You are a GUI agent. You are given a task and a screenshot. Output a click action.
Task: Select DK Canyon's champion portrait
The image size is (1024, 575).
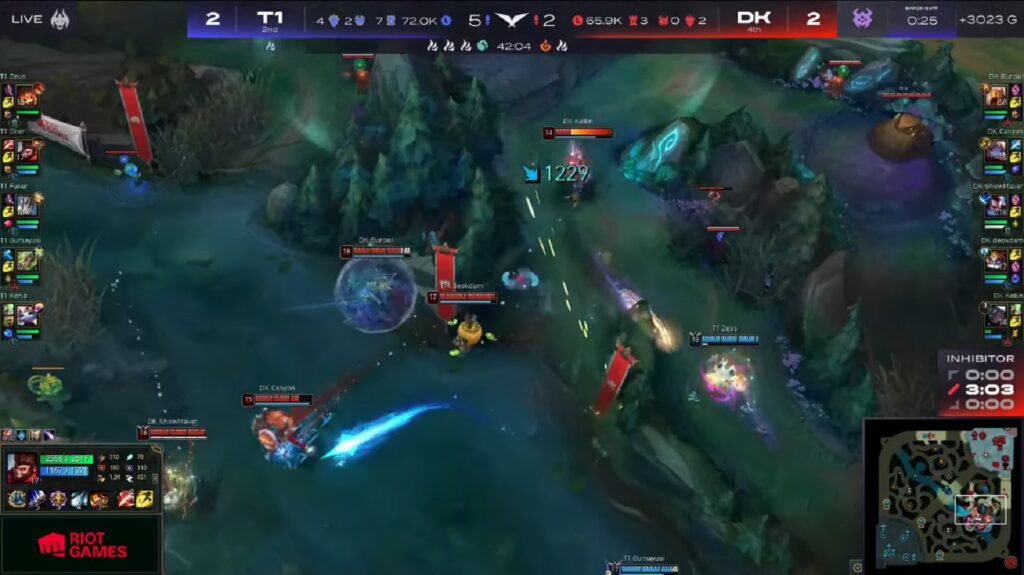point(996,151)
